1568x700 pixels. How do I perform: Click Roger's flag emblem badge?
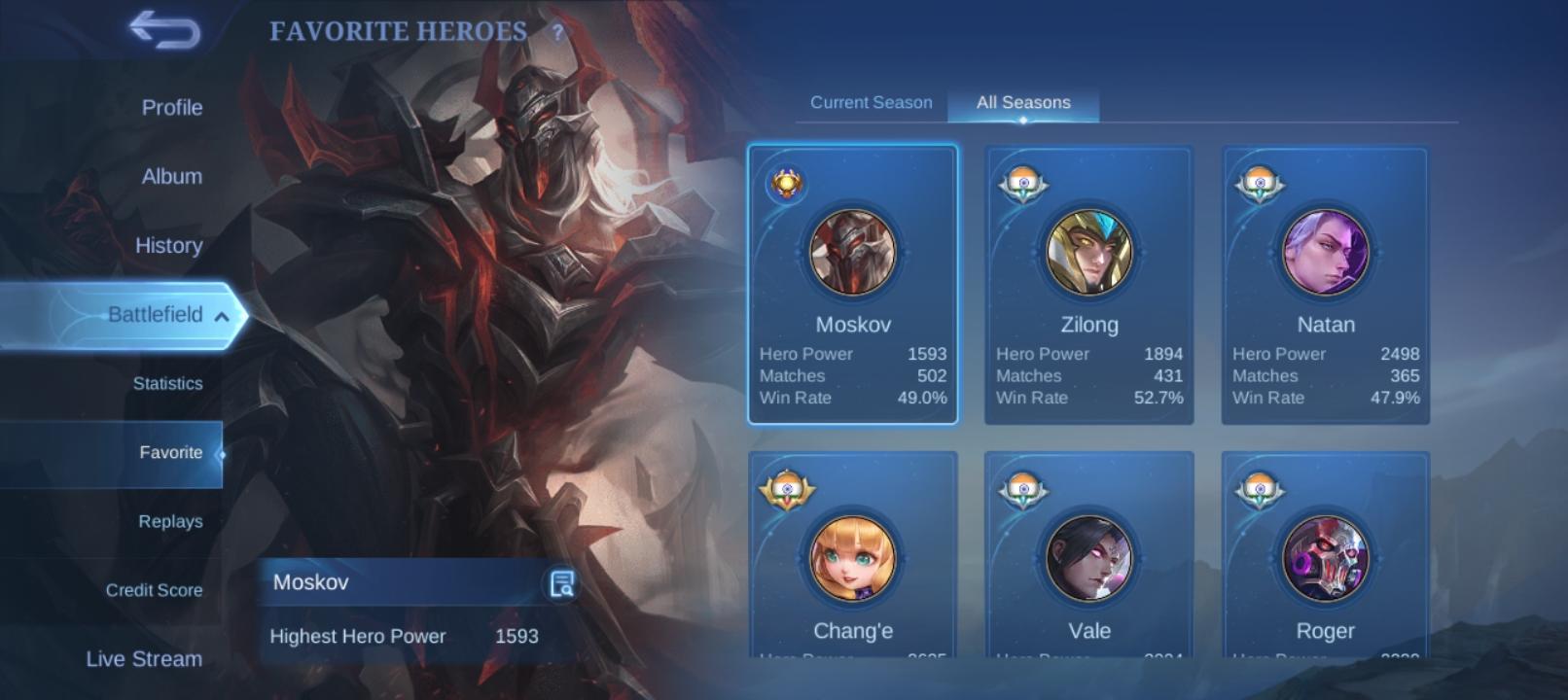(1261, 489)
